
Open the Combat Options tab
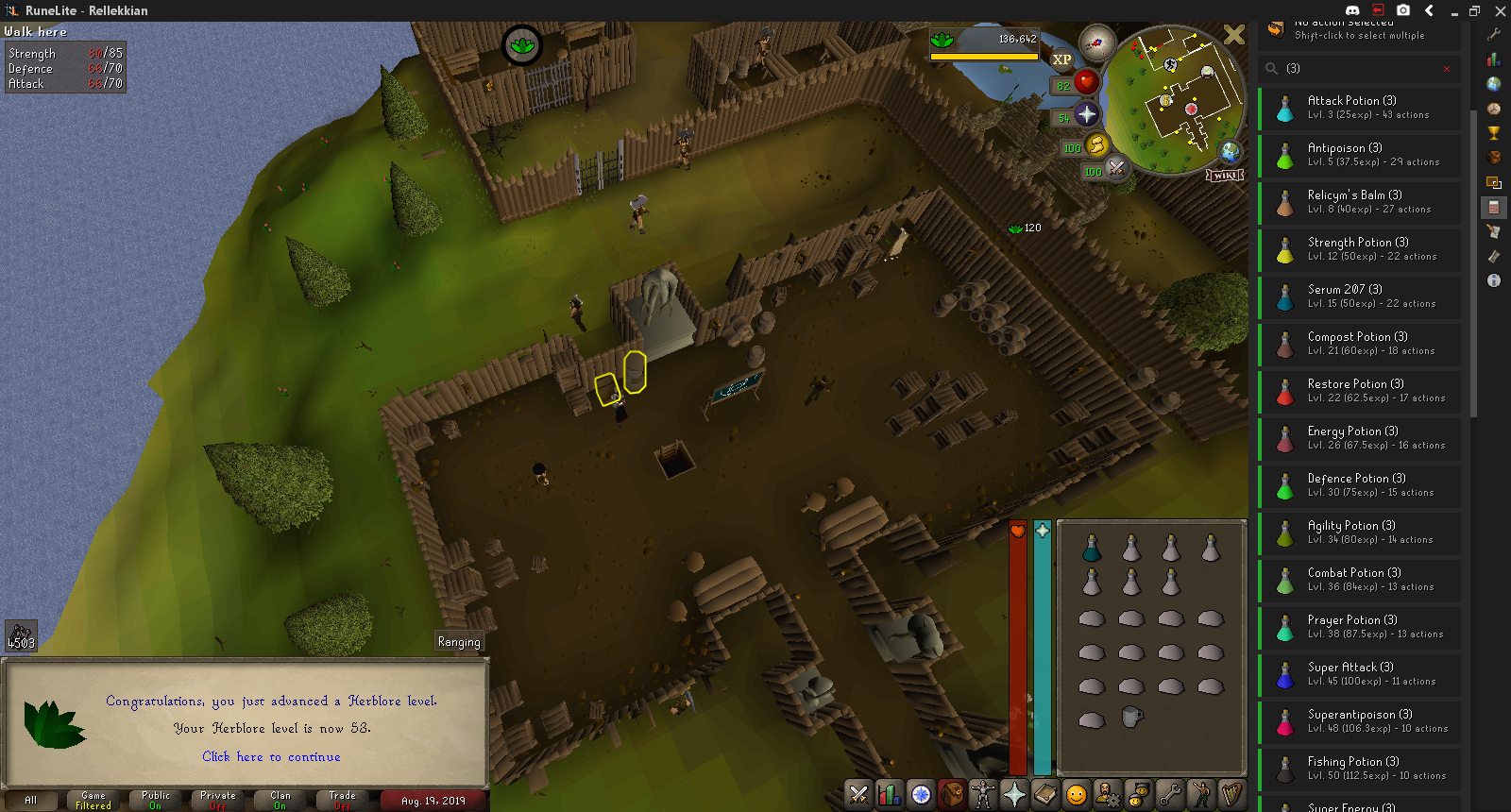point(858,795)
